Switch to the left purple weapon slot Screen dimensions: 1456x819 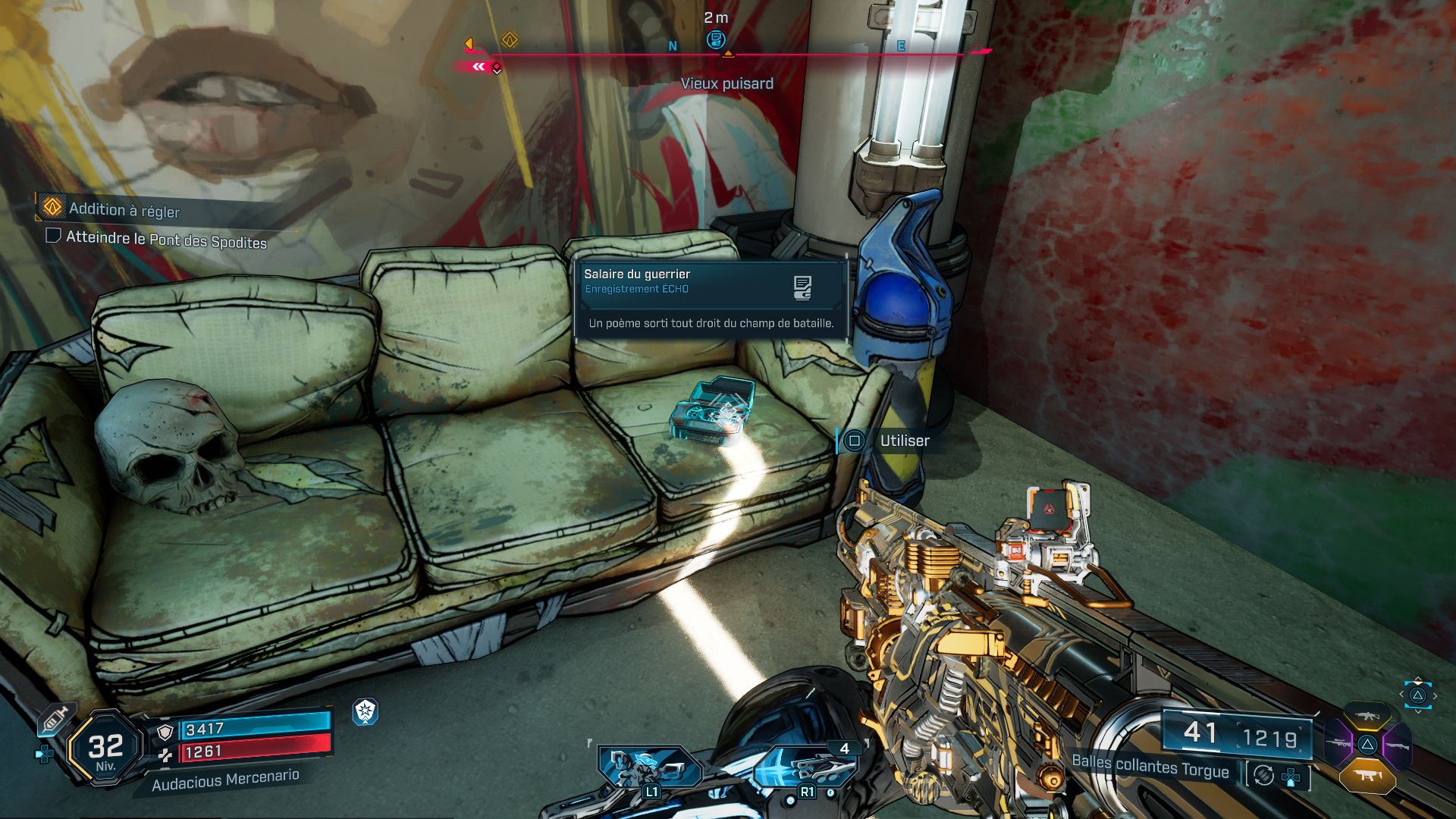click(x=1338, y=744)
